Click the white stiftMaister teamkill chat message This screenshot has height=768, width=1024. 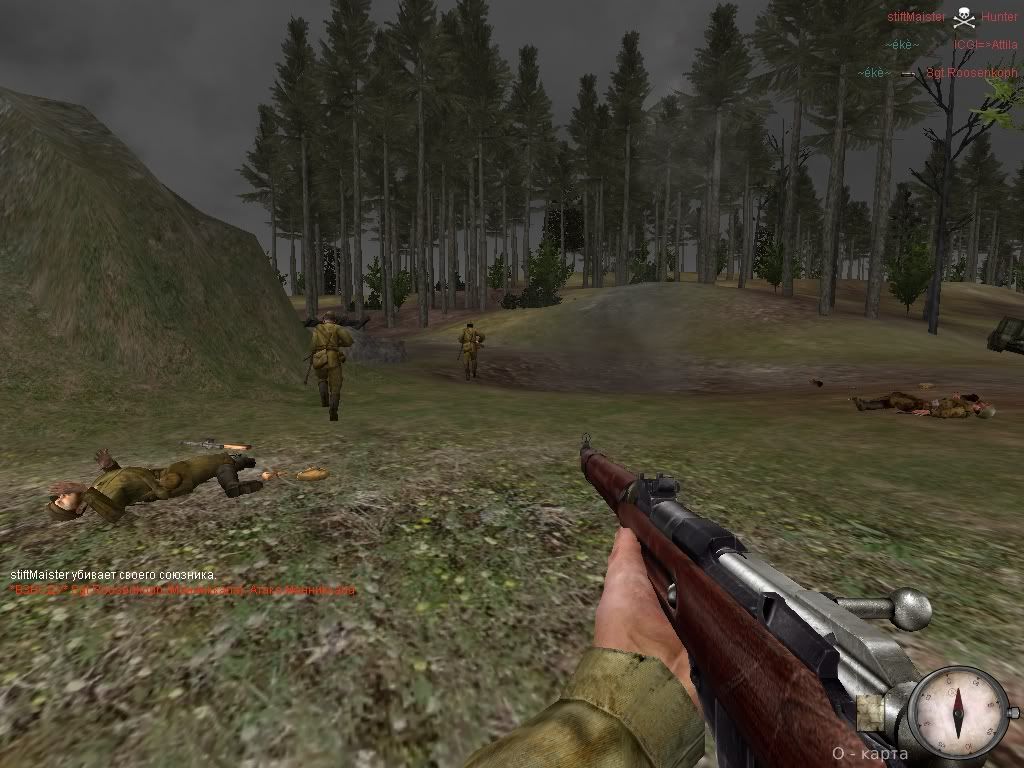[113, 576]
